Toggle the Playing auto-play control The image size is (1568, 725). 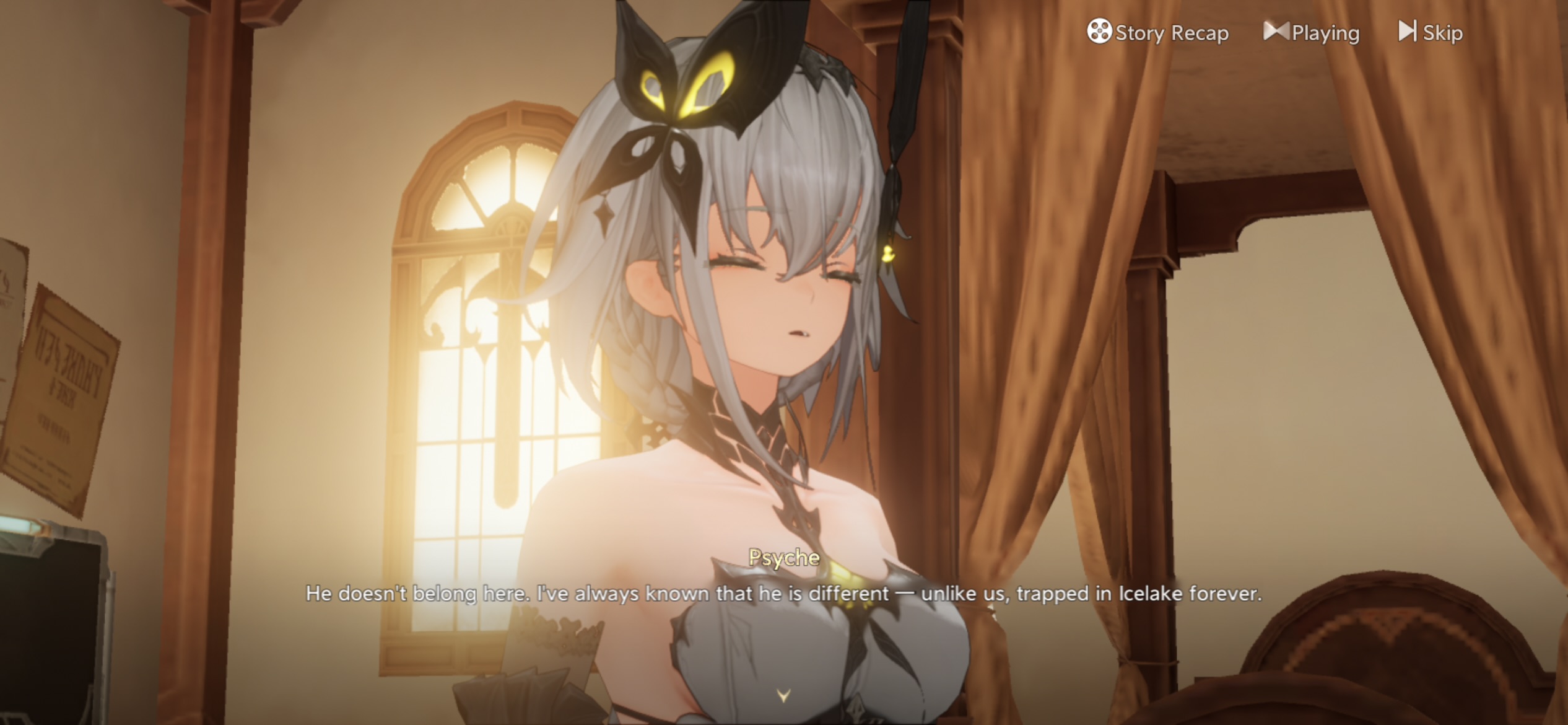pos(1312,32)
